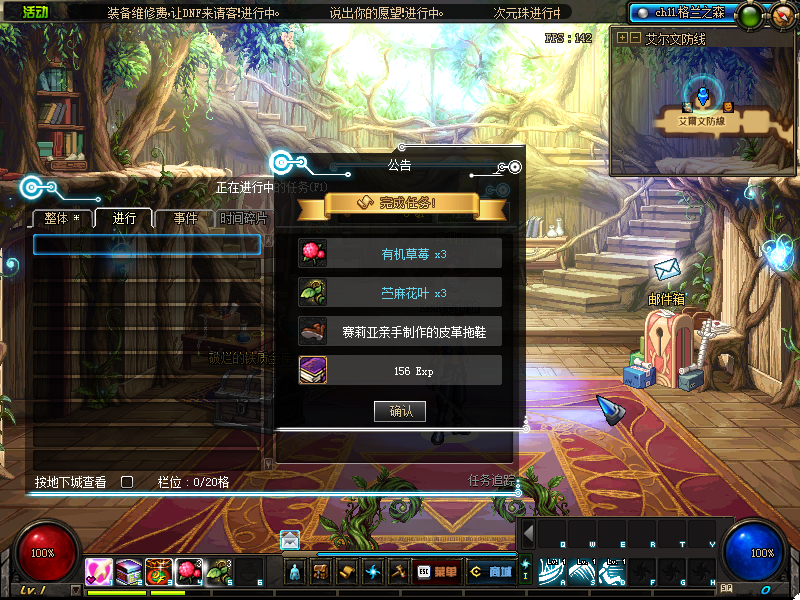Viewport: 800px width, 600px height.
Task: Switch to the 进行 quest tab
Action: 124,218
